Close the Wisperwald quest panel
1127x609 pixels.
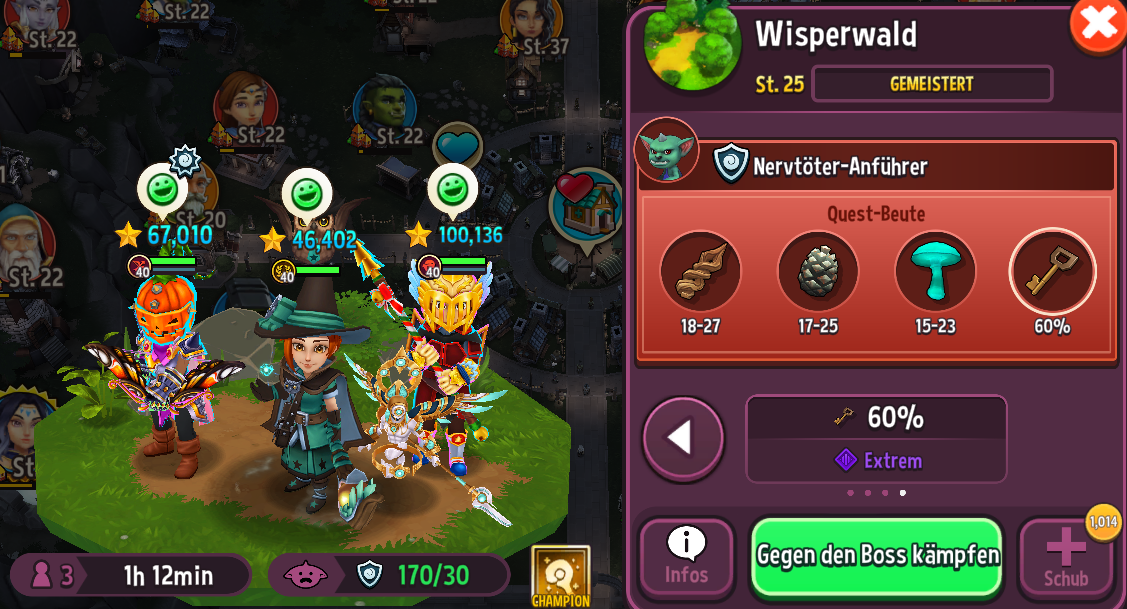tap(1098, 24)
